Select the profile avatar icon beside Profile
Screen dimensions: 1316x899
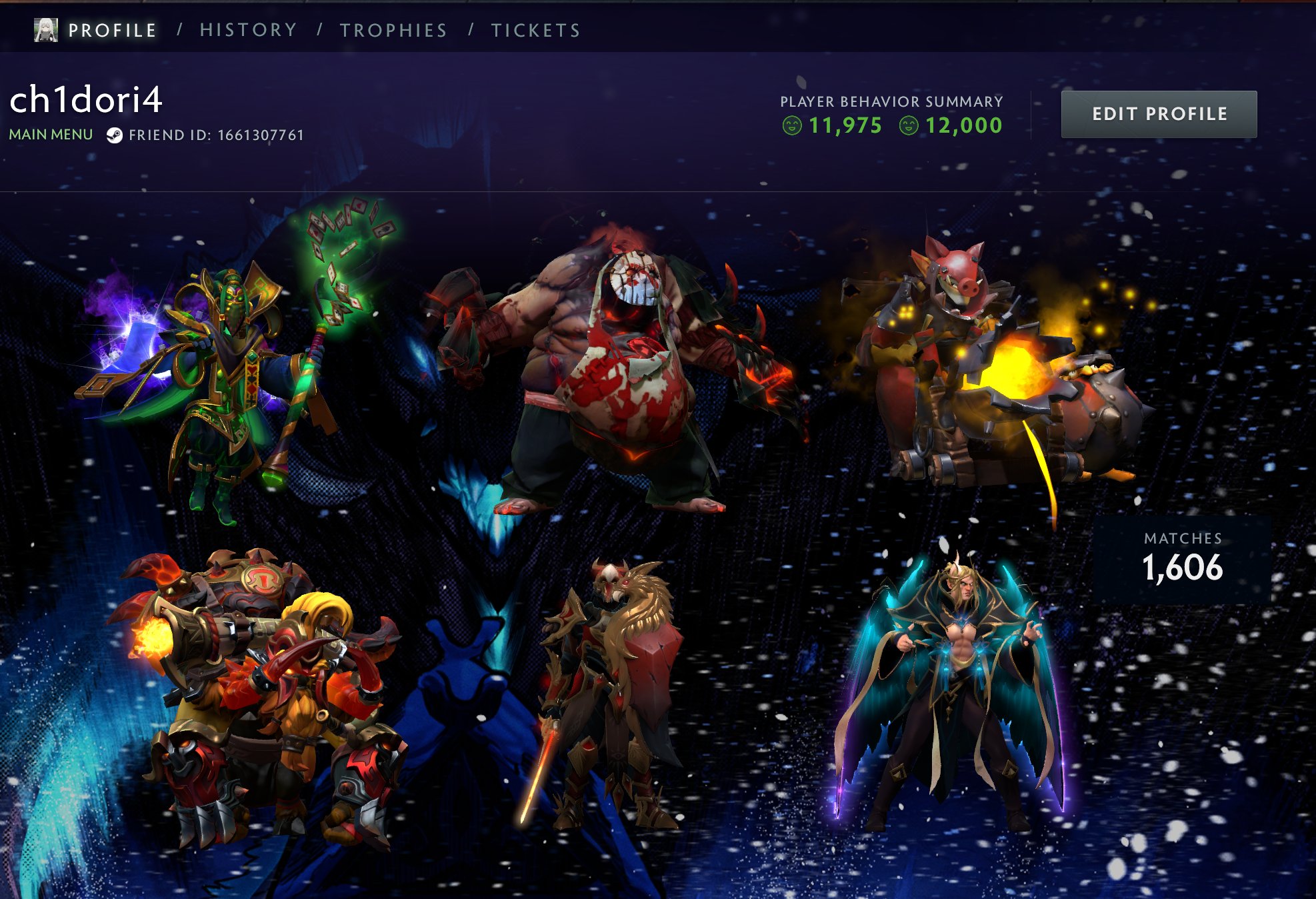[46, 30]
